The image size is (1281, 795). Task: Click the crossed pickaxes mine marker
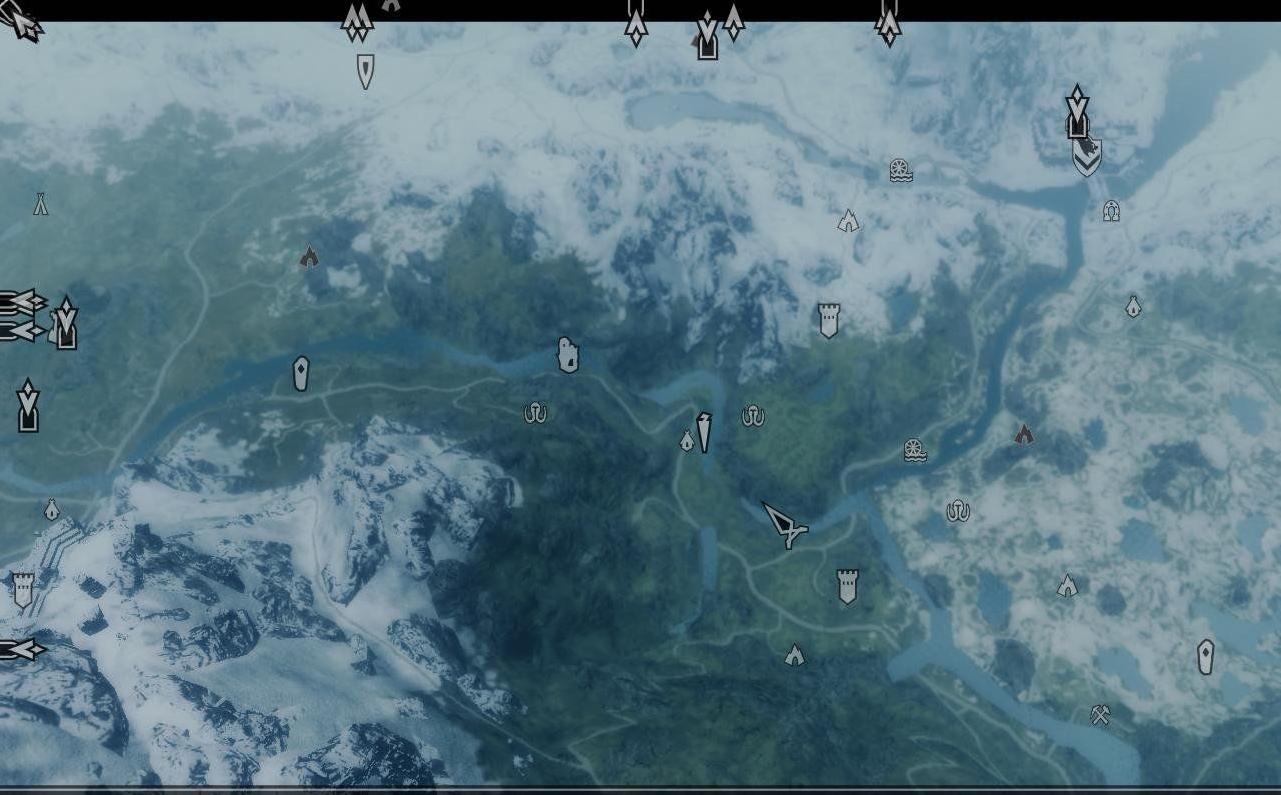pyautogui.click(x=1101, y=715)
